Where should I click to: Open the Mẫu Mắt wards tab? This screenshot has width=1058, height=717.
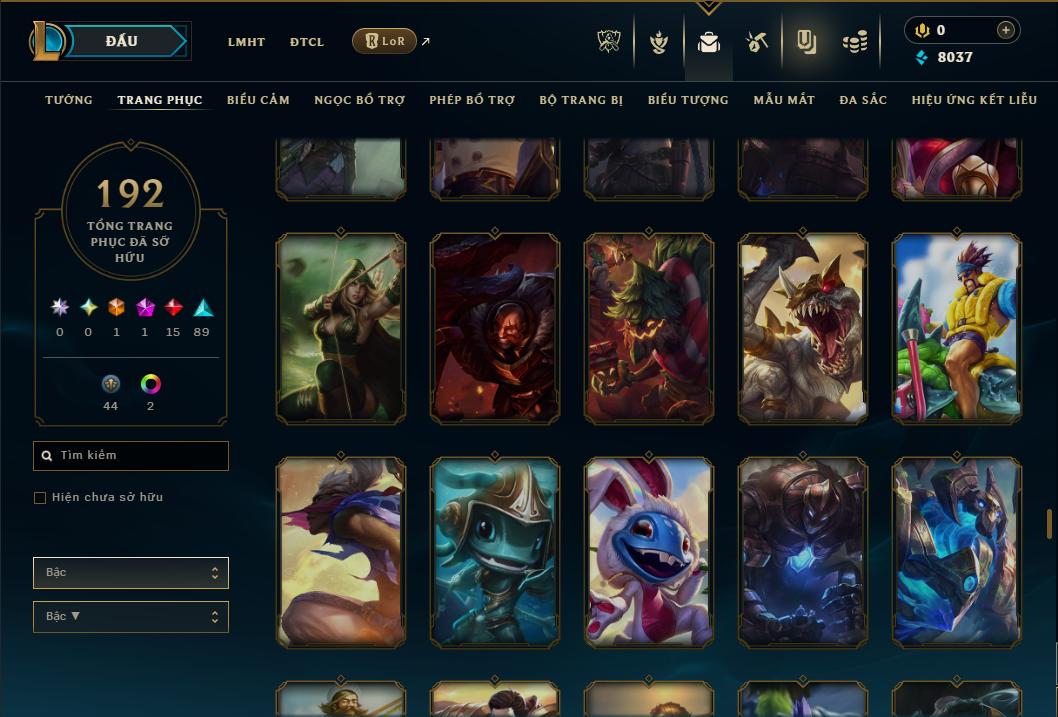click(784, 100)
